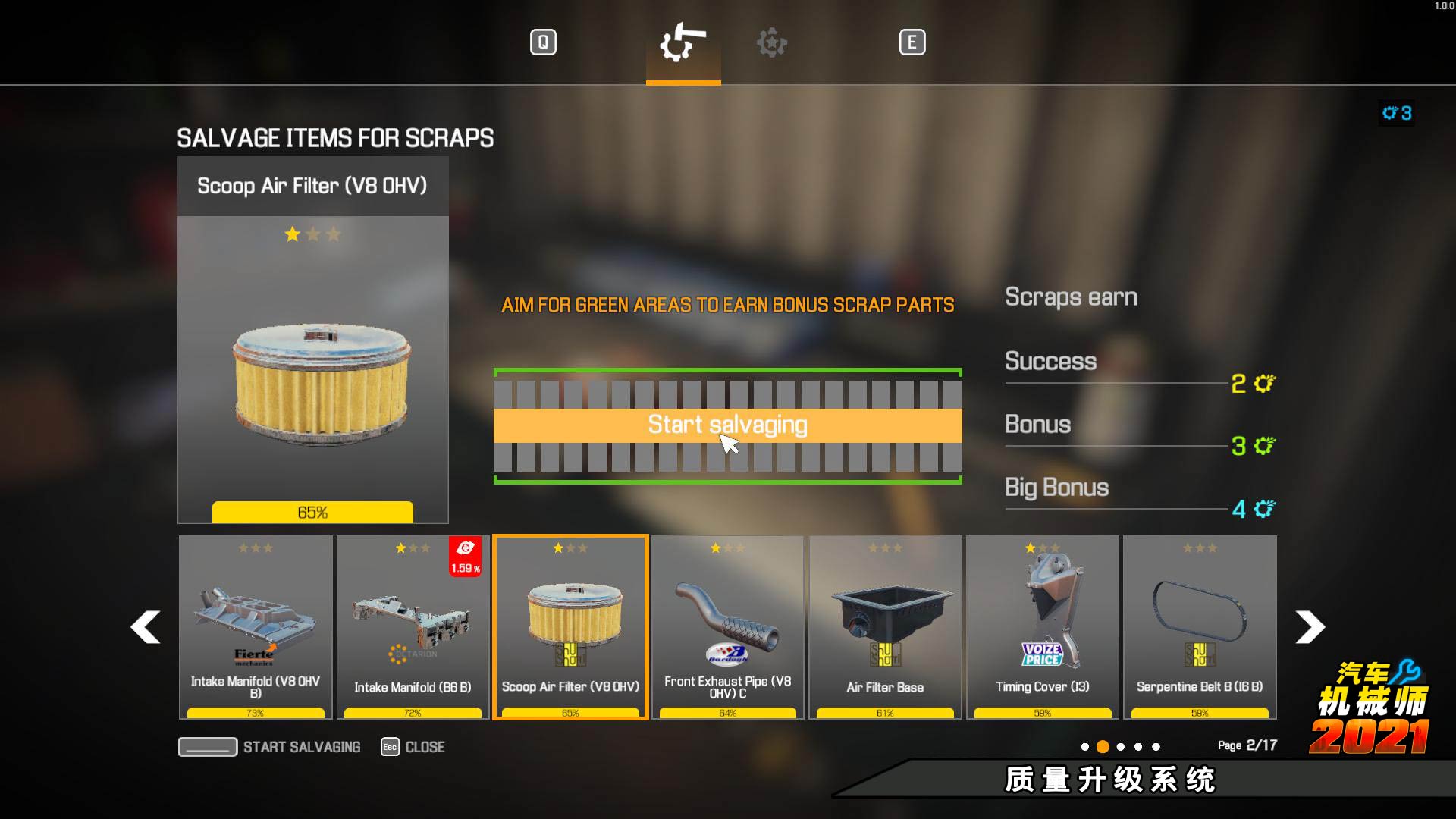Select the Serpentine Belt B (I6 B) card

tap(1200, 626)
